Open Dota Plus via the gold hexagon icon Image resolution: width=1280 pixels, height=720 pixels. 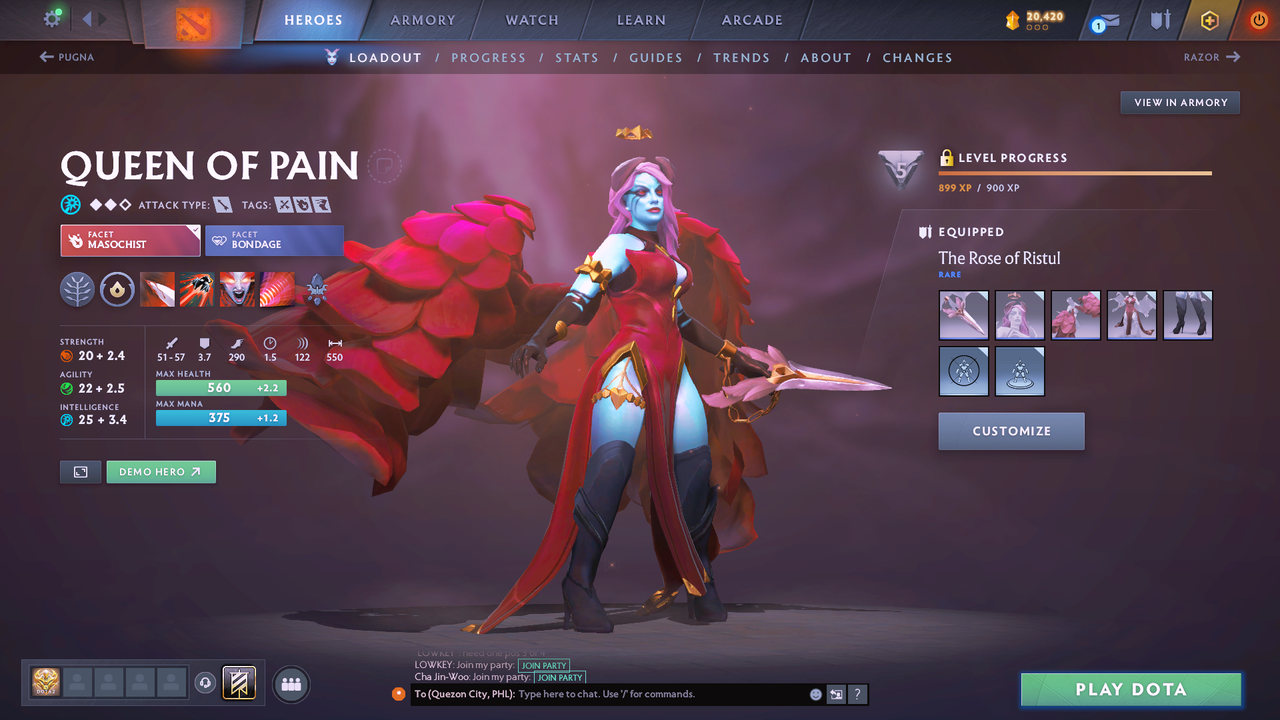pos(1209,19)
